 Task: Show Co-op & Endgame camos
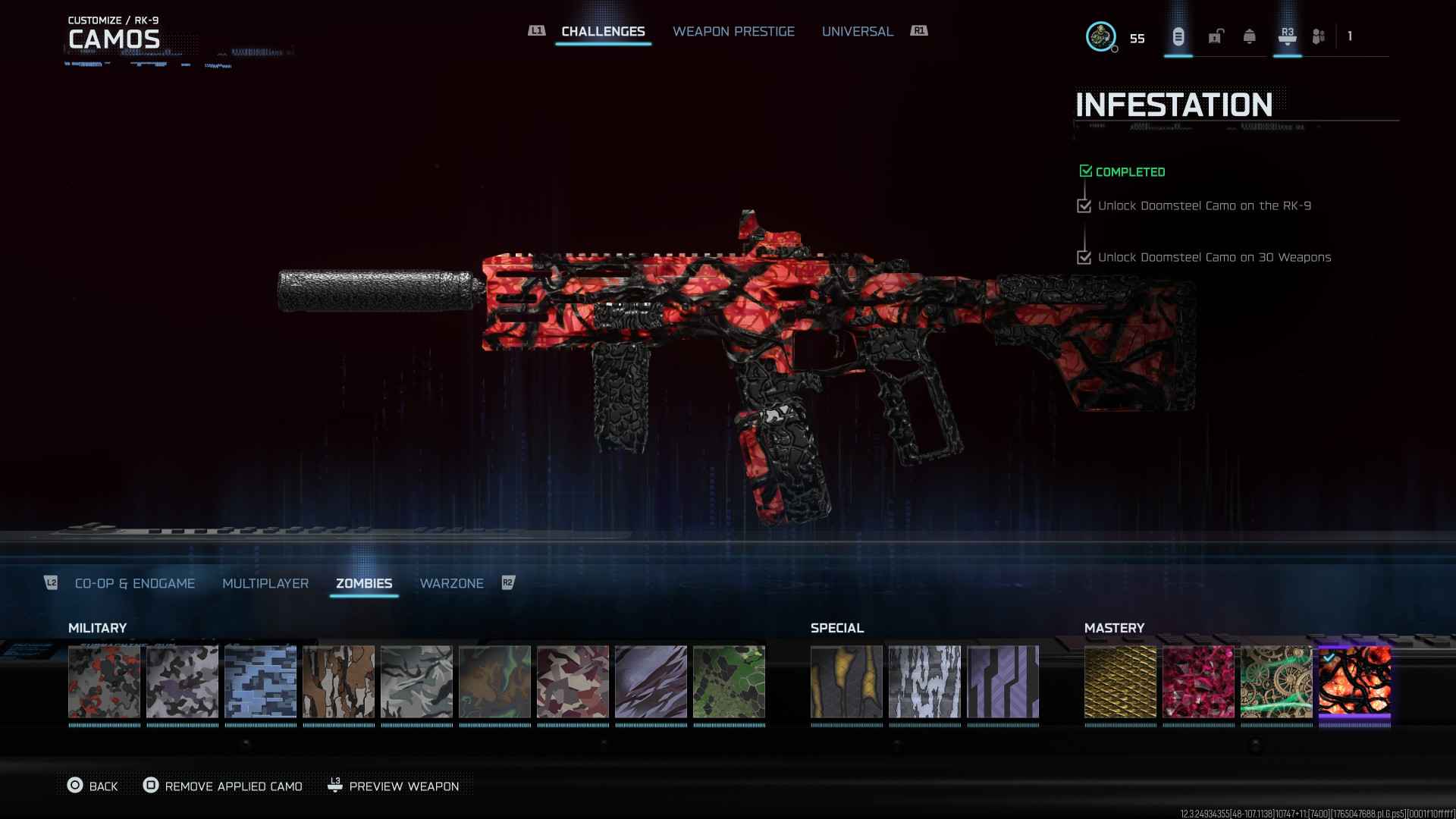click(x=135, y=583)
